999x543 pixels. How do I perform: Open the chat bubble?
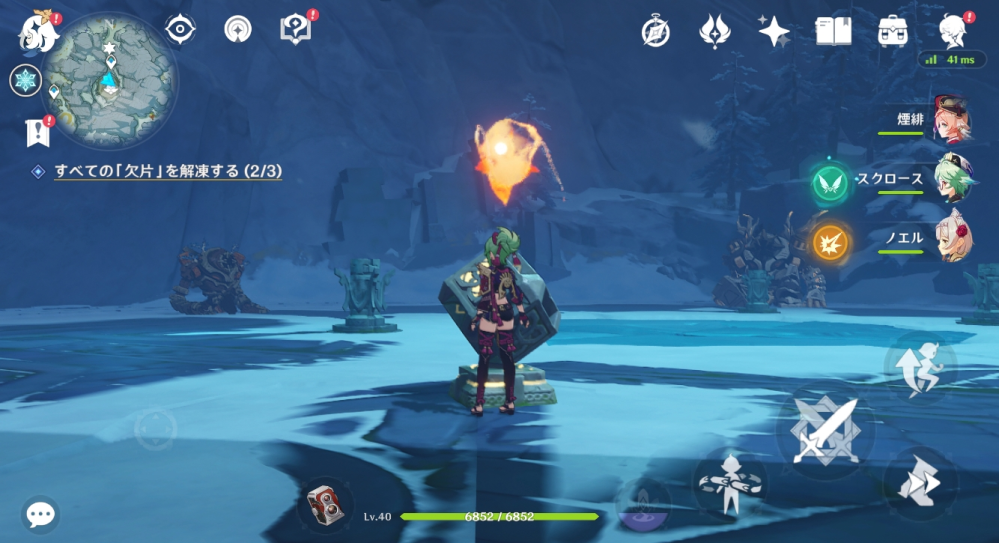click(x=40, y=515)
